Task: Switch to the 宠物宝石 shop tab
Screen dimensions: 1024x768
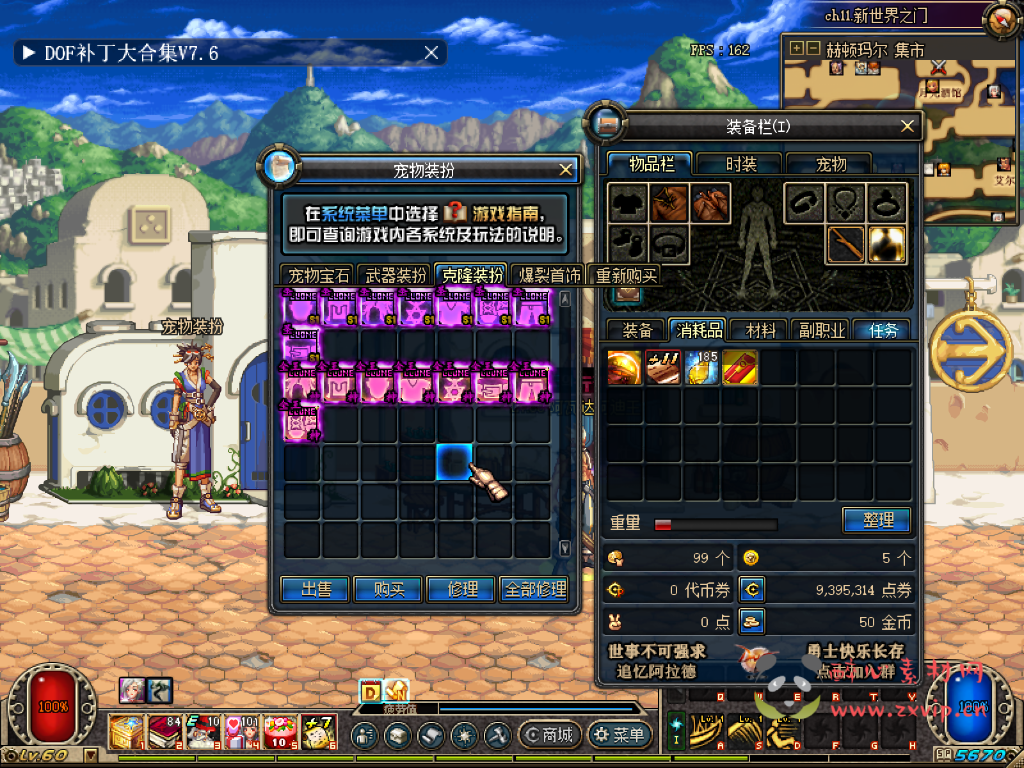Action: point(318,275)
